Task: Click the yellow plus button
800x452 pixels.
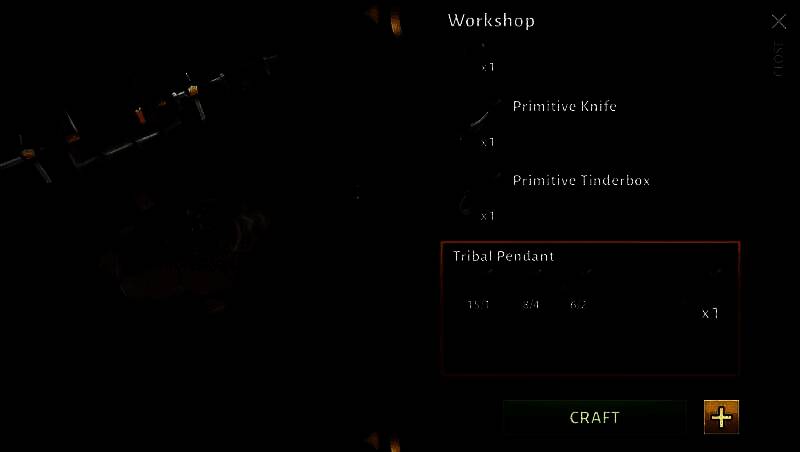Action: 721,416
